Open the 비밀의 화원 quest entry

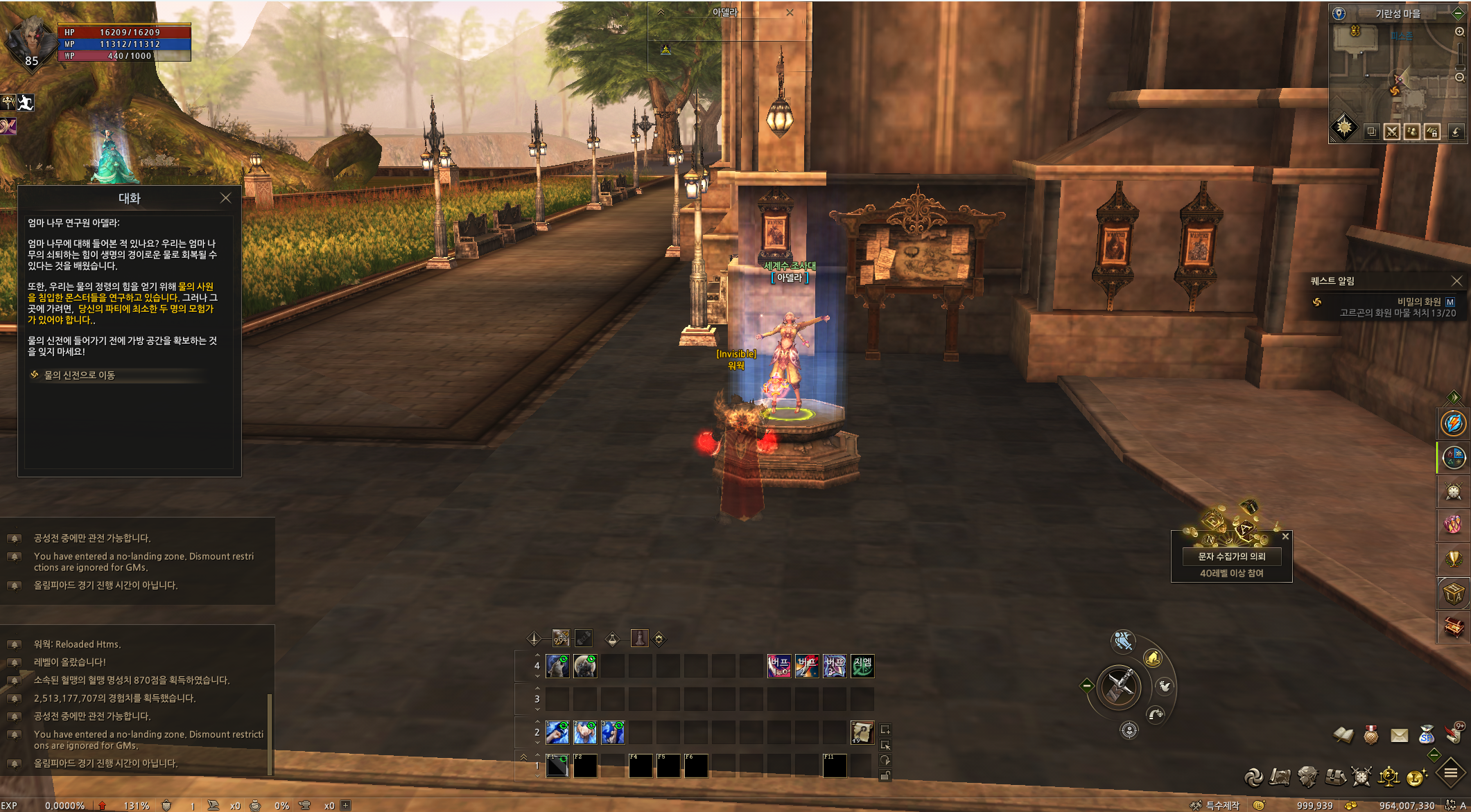coord(1418,301)
